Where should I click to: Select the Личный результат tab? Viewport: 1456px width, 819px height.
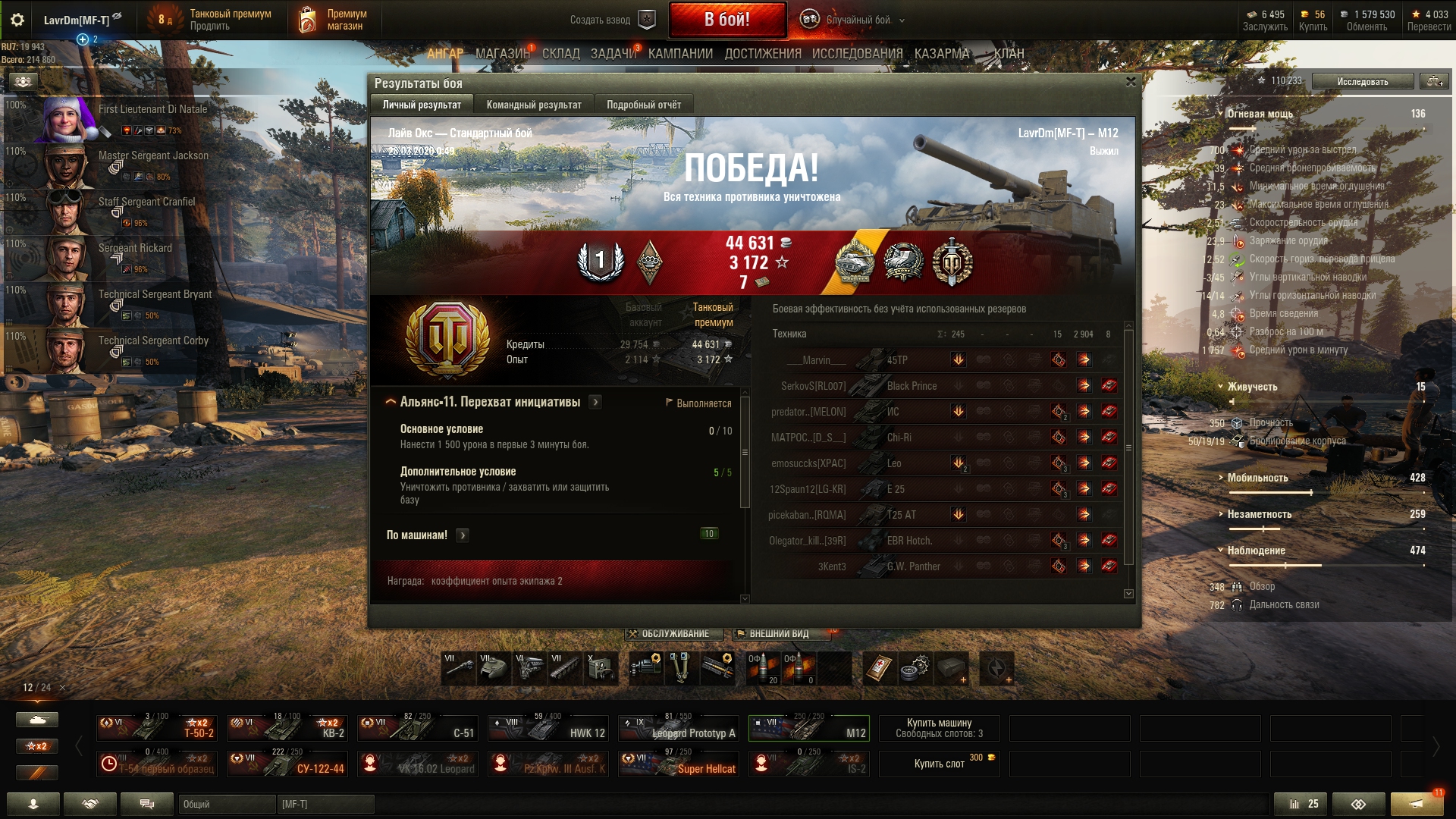422,105
